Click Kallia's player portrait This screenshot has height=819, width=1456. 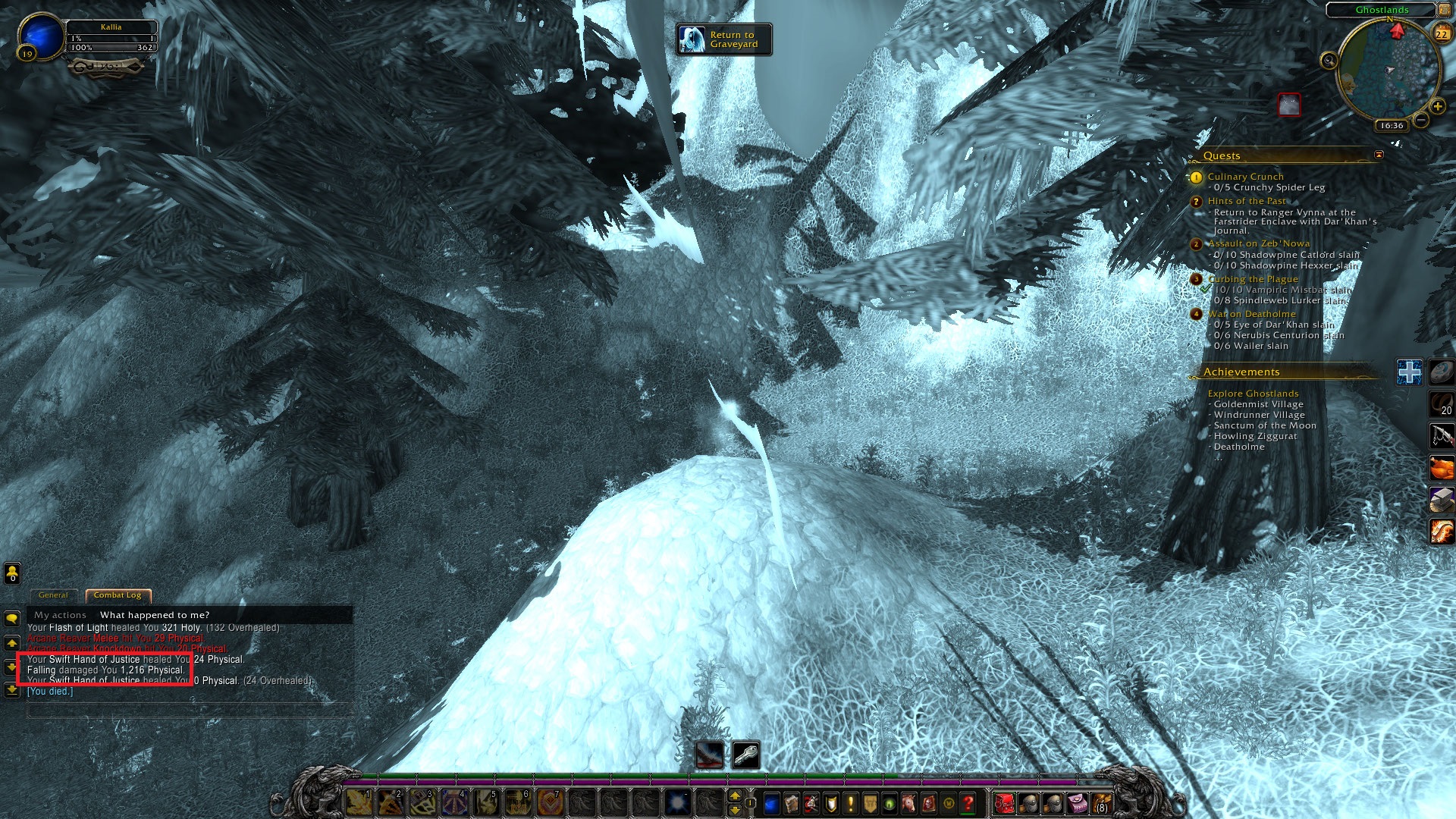[41, 36]
